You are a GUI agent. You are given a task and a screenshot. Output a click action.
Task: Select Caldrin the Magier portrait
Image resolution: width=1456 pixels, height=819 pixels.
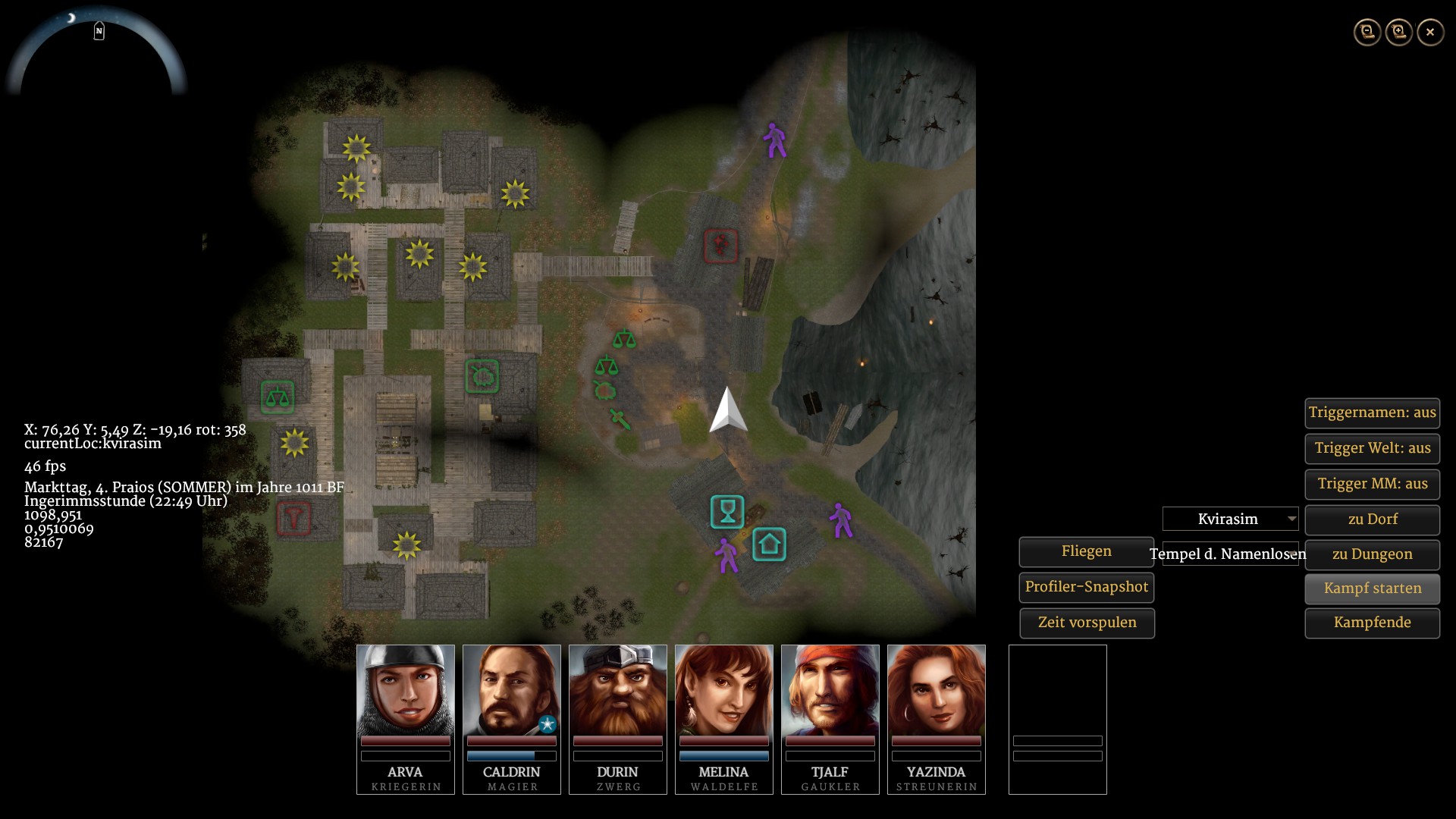tap(511, 690)
